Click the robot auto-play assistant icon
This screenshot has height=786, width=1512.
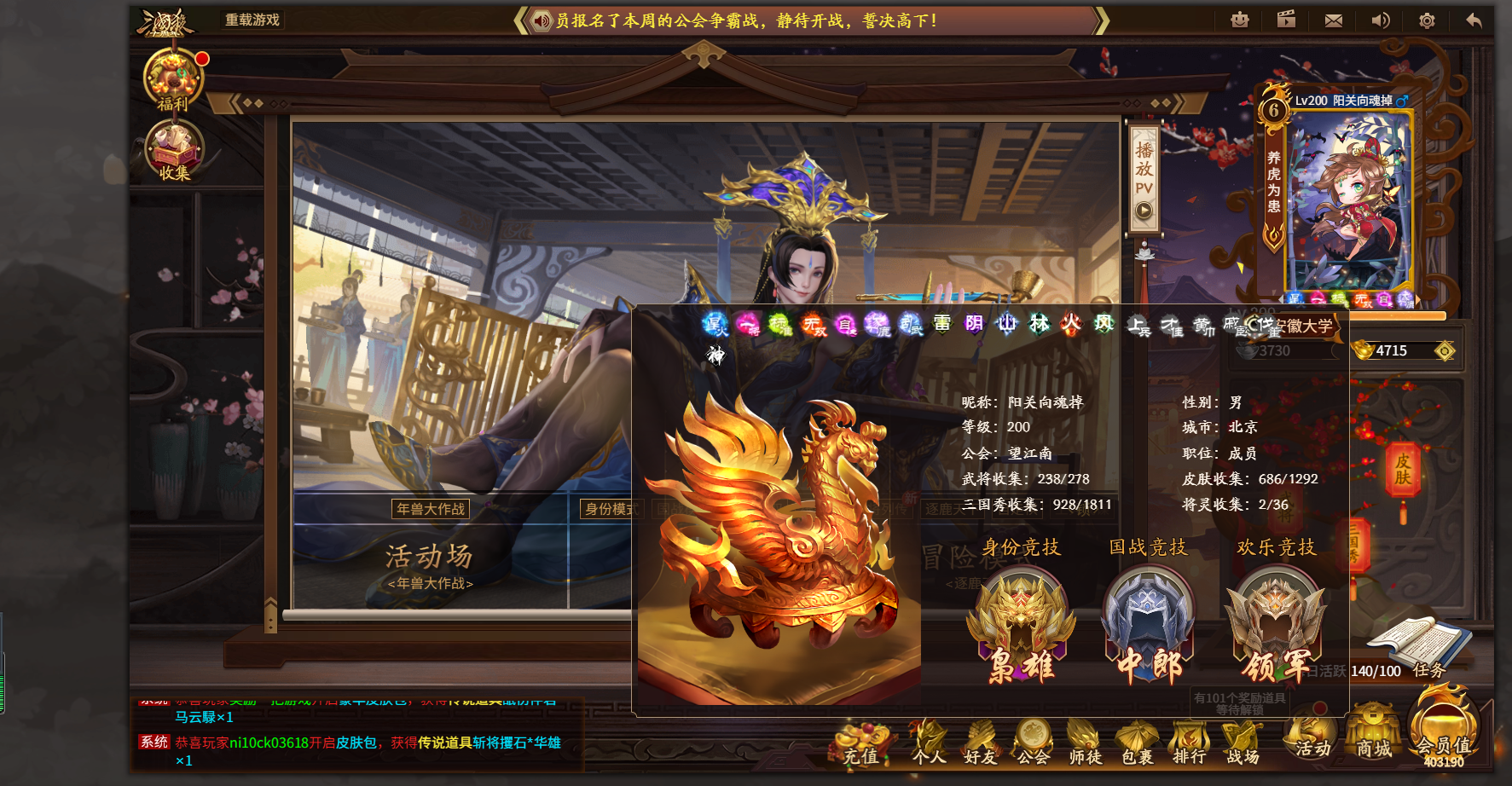click(1240, 20)
